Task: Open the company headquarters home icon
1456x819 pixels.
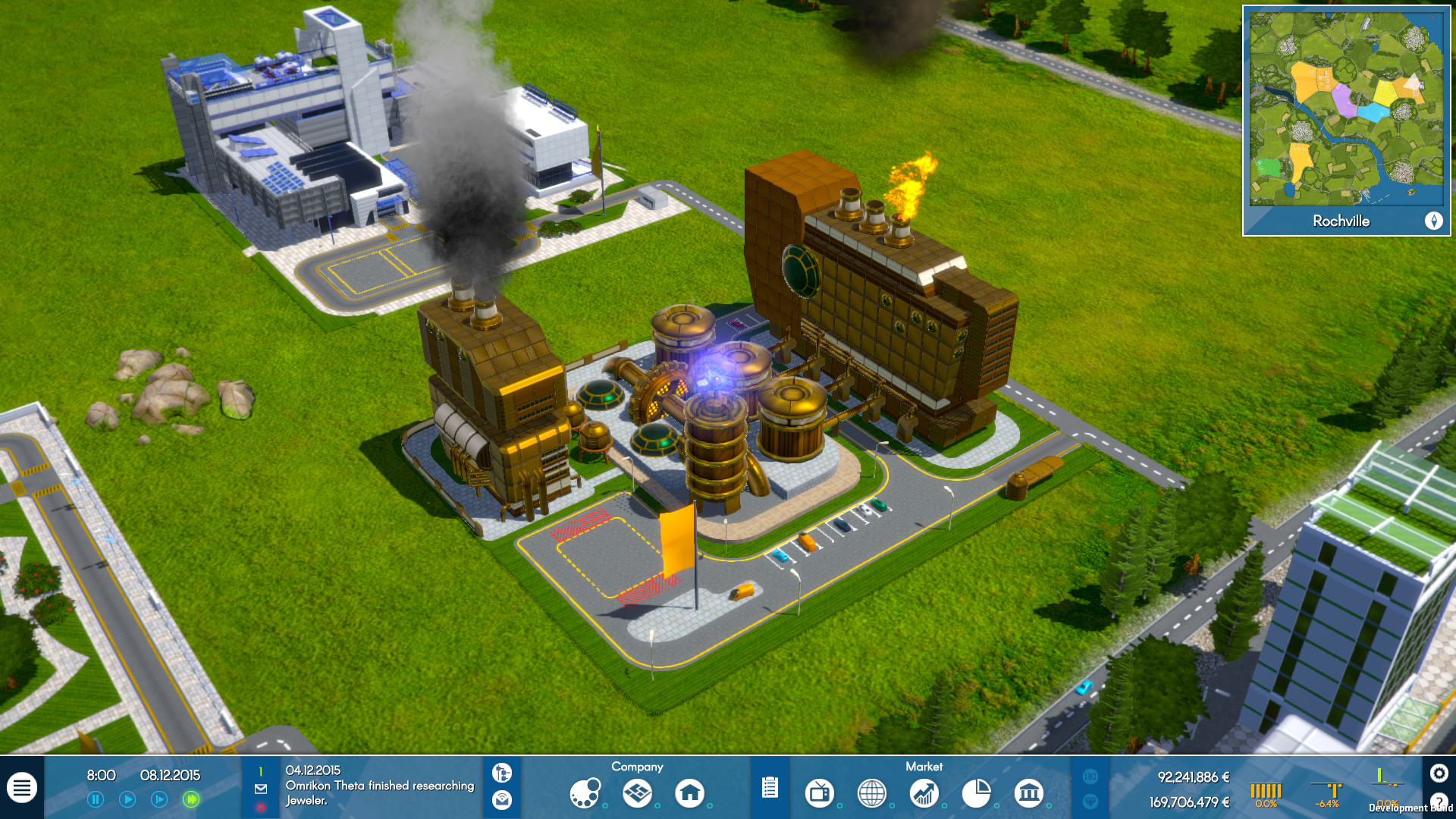Action: [x=690, y=793]
